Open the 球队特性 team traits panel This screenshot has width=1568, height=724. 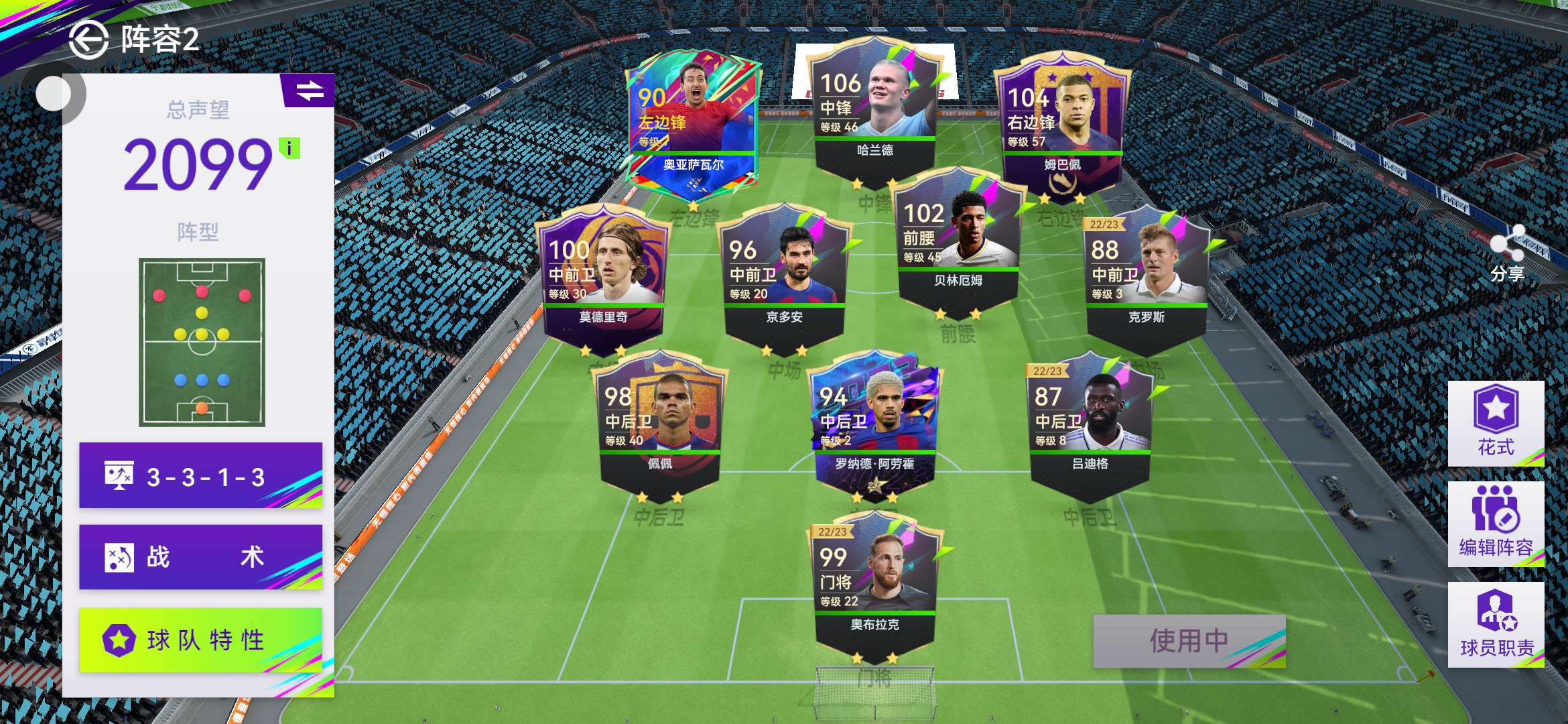pos(200,640)
